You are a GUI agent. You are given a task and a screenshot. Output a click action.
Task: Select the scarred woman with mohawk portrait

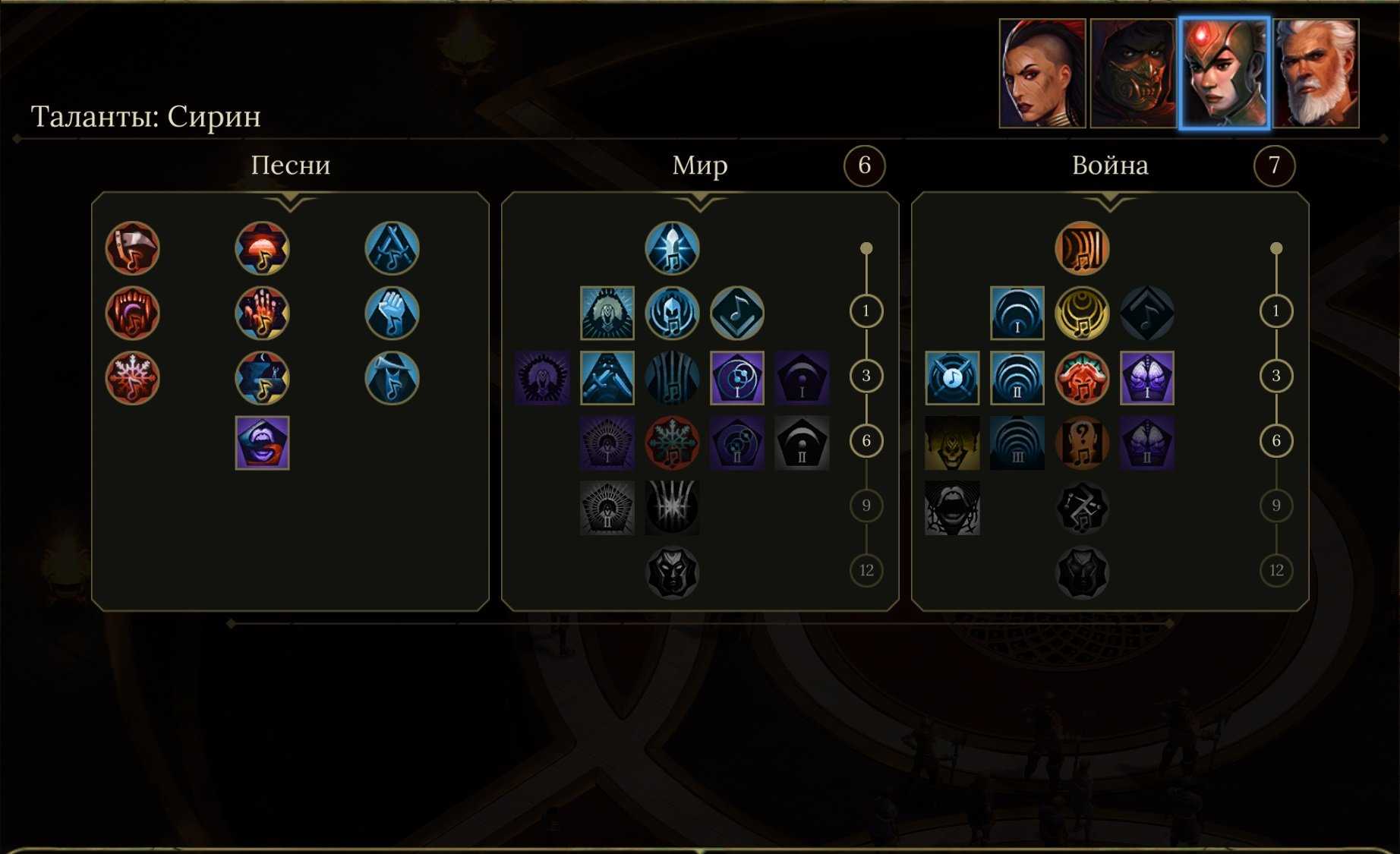click(x=1042, y=73)
